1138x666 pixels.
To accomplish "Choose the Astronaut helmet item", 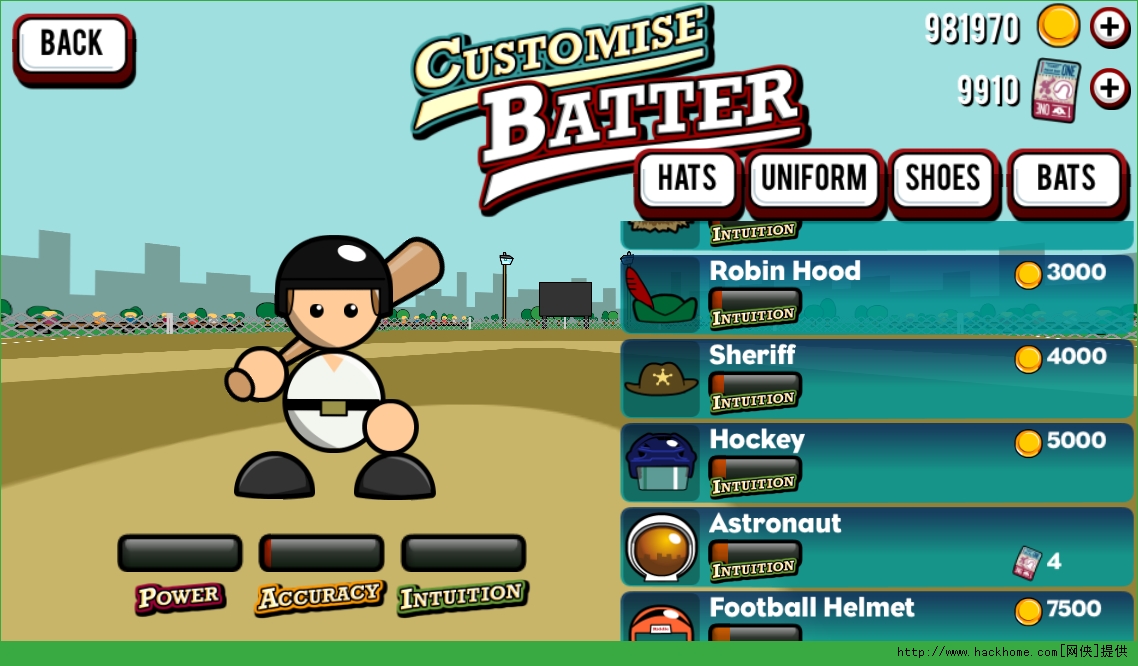I will pos(876,546).
